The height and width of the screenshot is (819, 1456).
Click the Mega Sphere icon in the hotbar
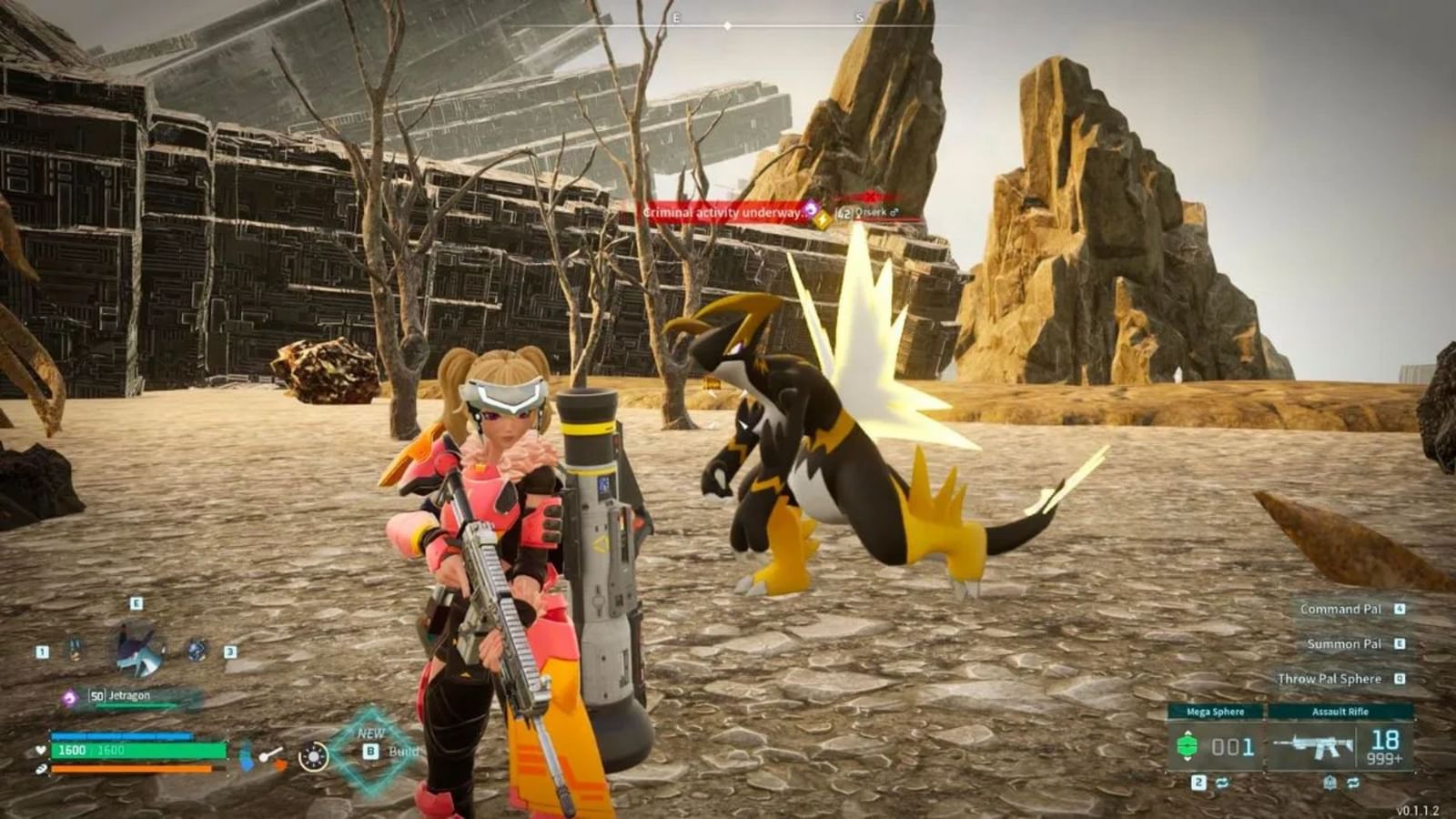coord(1188,745)
